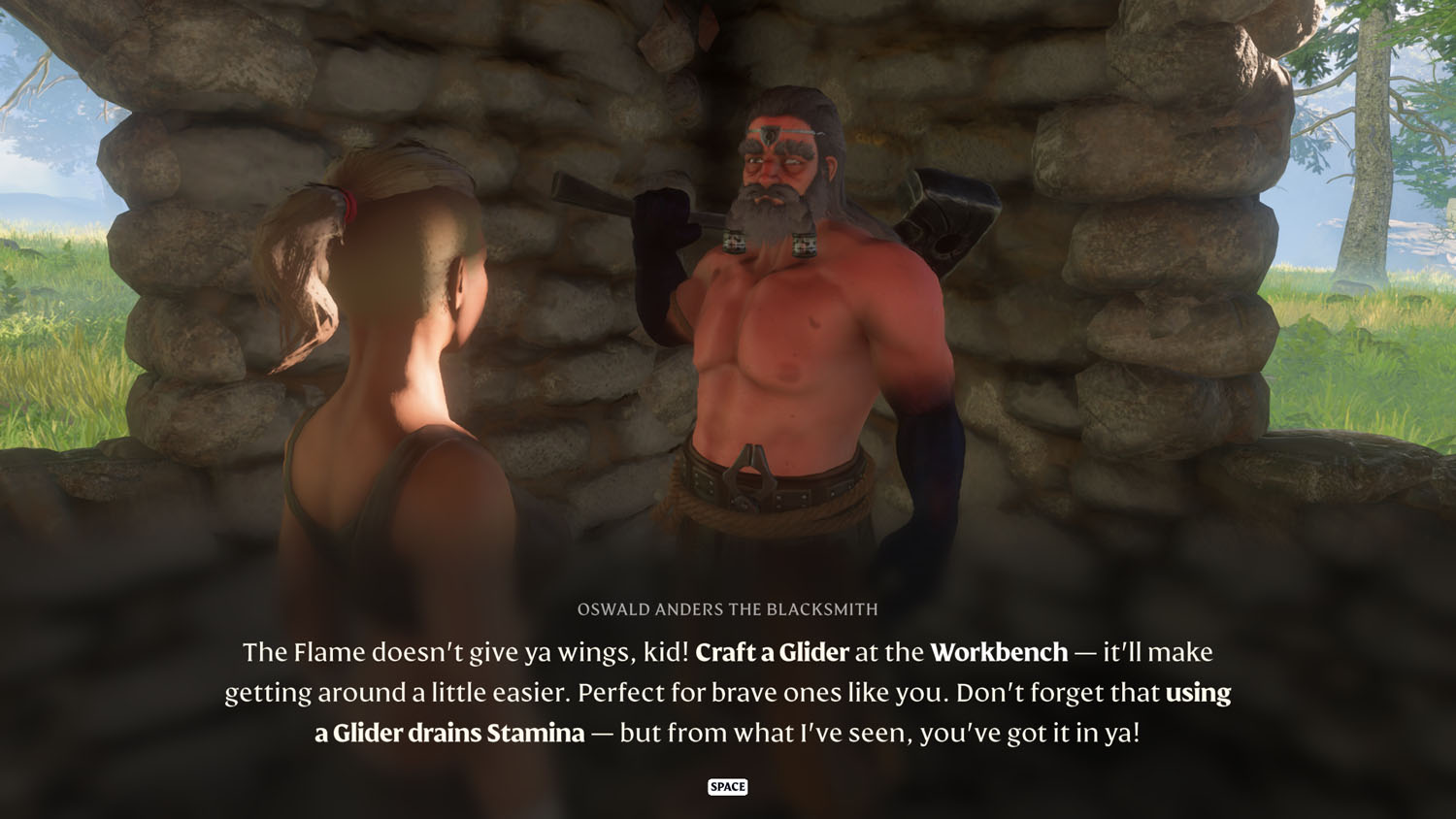Select the name 'OSWALD ANDERS THE BLACKSMITH'

tap(728, 610)
